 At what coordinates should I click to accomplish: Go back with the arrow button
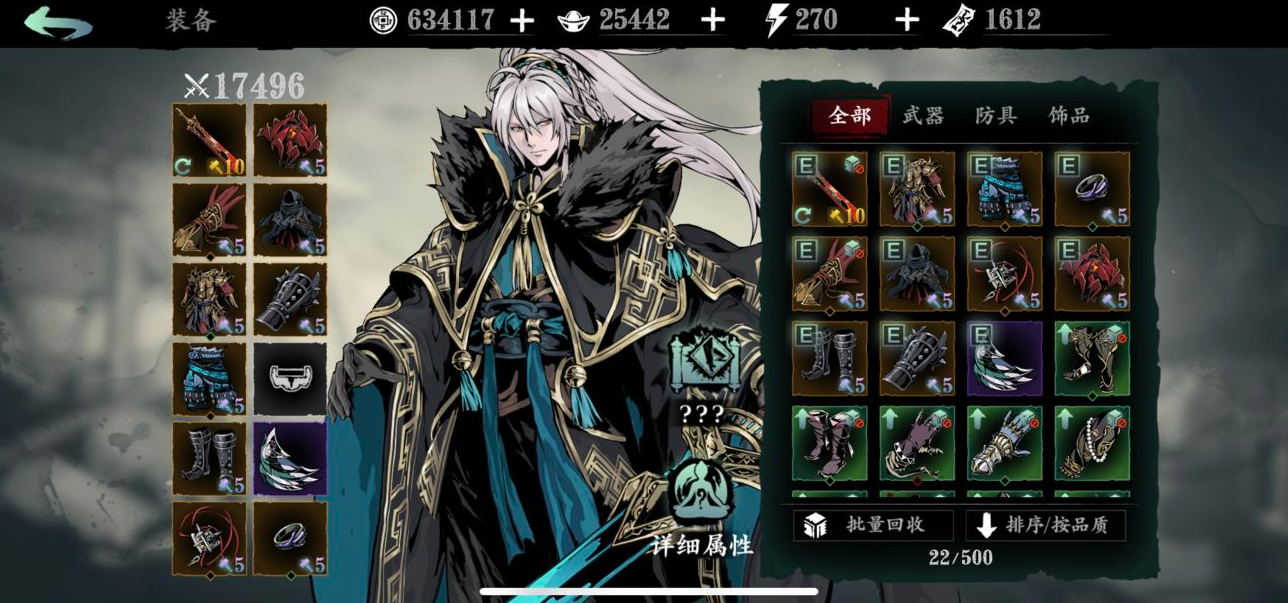58,22
